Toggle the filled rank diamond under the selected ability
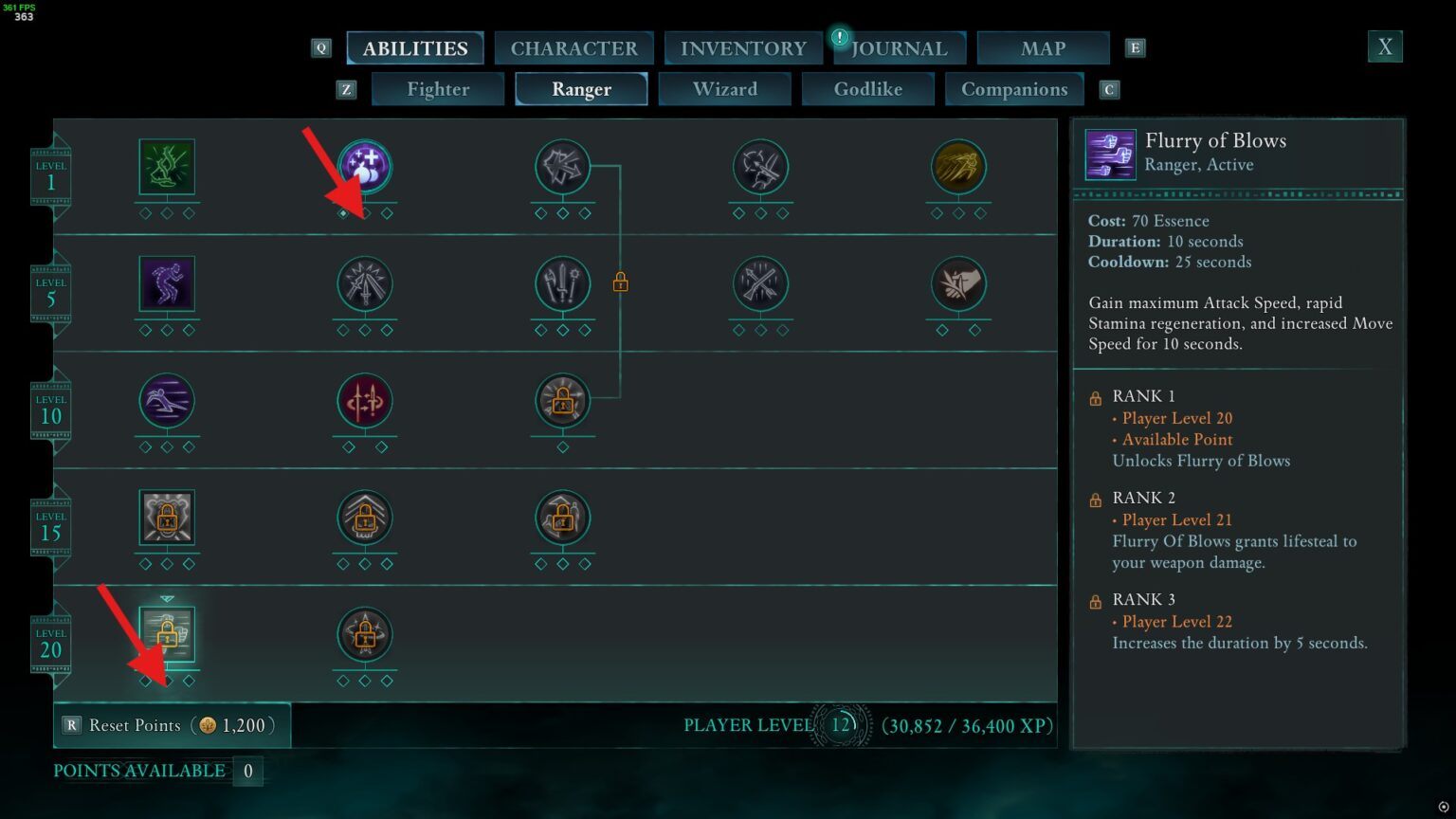This screenshot has height=819, width=1456. (x=343, y=214)
